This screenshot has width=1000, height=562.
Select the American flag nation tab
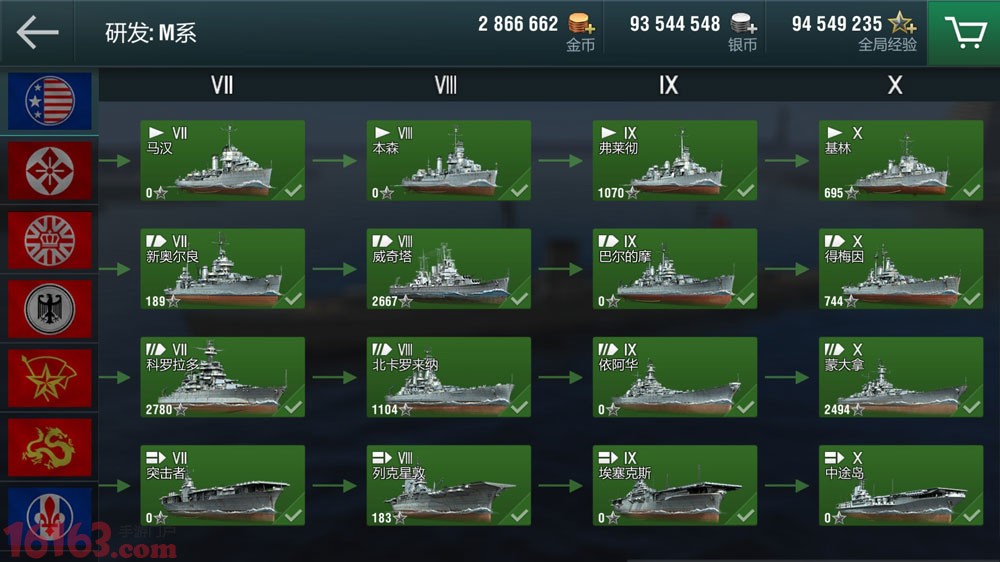coord(50,101)
